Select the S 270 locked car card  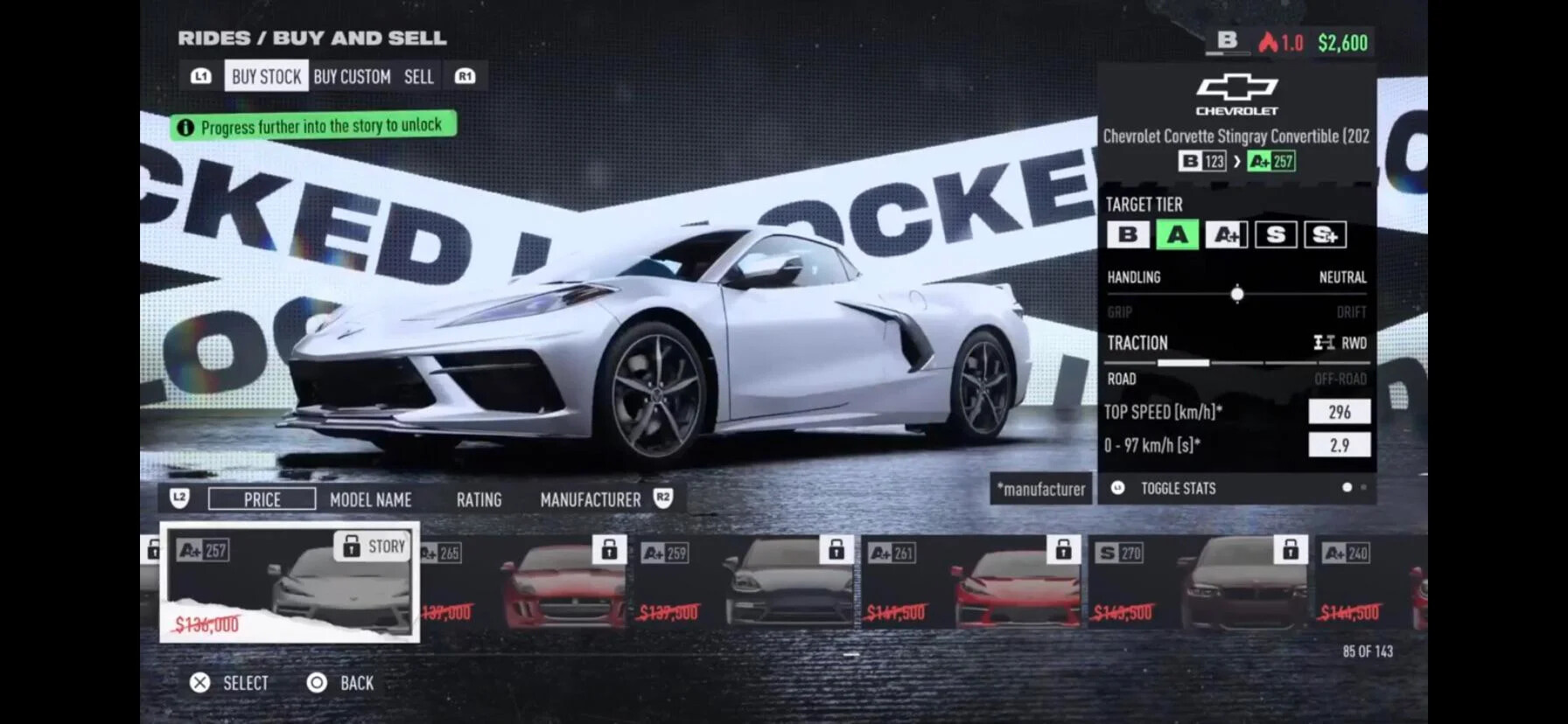click(1198, 583)
